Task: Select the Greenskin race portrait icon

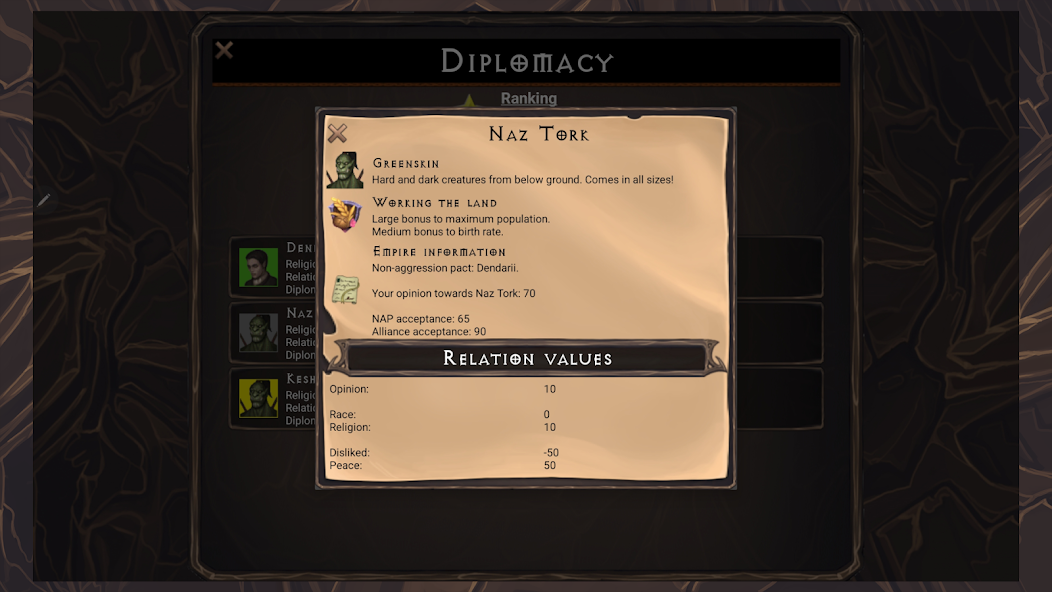Action: (345, 170)
